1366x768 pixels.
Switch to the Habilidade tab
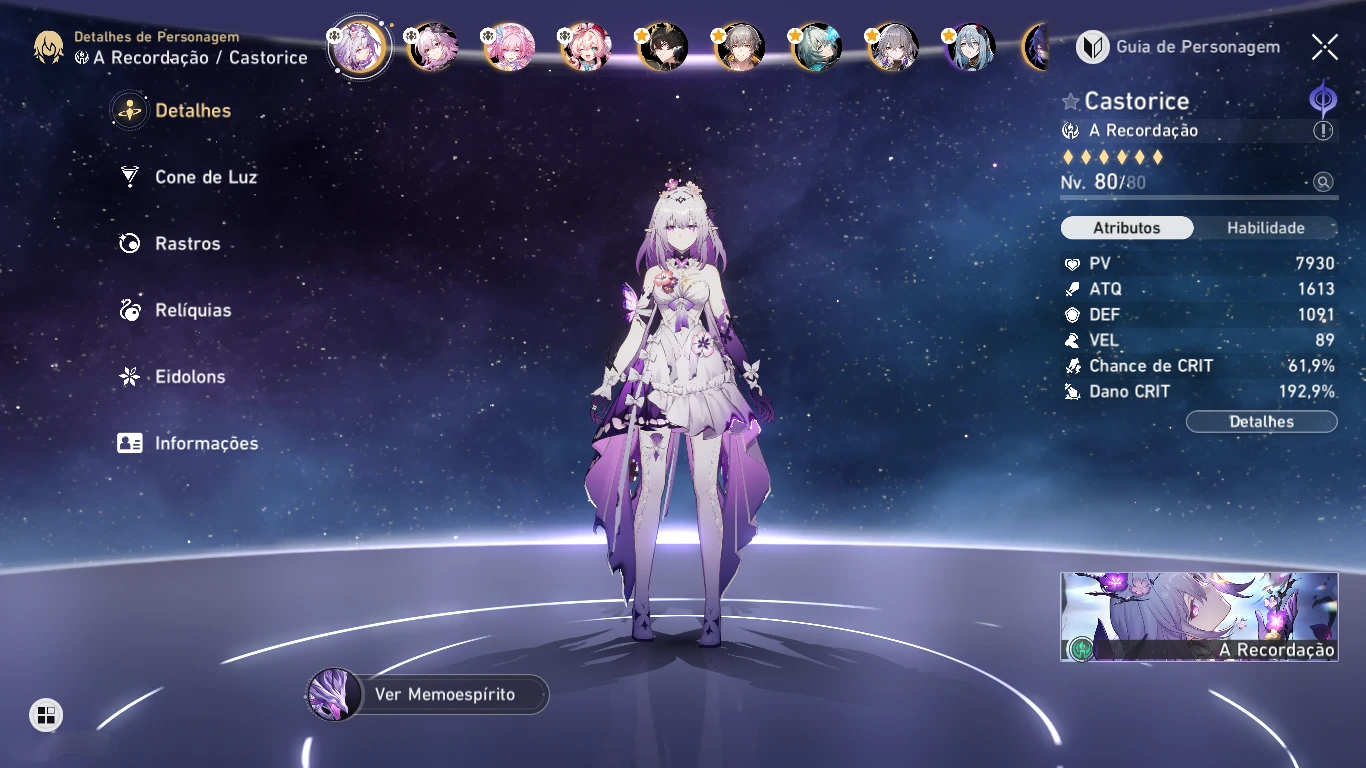click(x=1265, y=228)
